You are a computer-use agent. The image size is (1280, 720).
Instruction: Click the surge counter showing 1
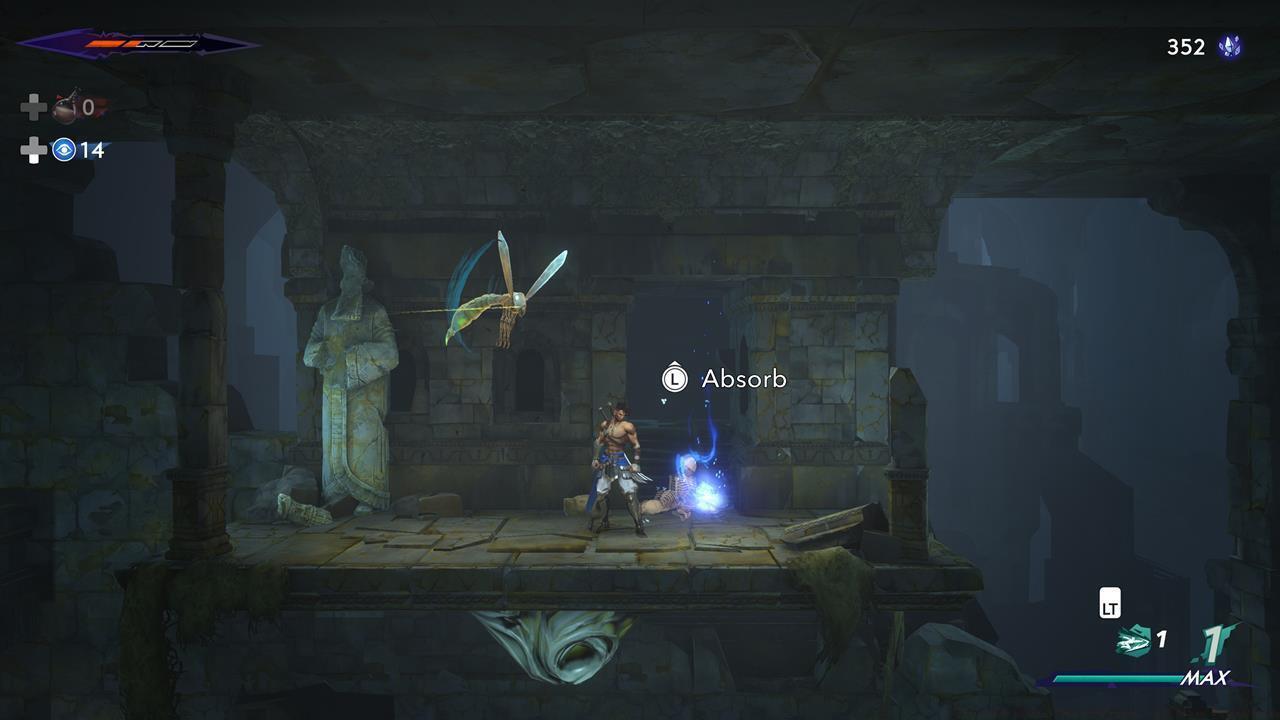pos(1161,639)
